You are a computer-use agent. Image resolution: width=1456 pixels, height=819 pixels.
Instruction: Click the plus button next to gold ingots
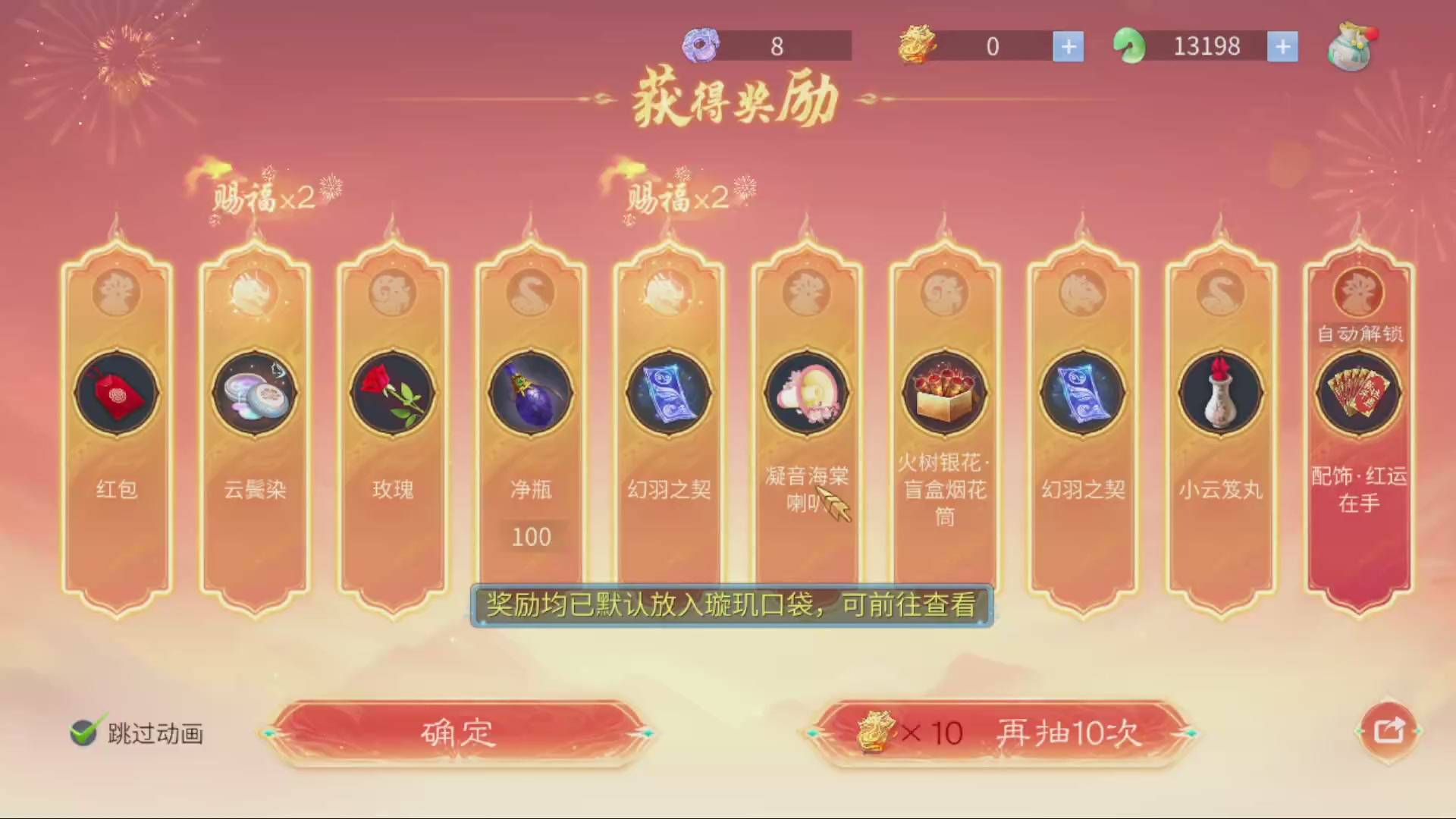1068,45
